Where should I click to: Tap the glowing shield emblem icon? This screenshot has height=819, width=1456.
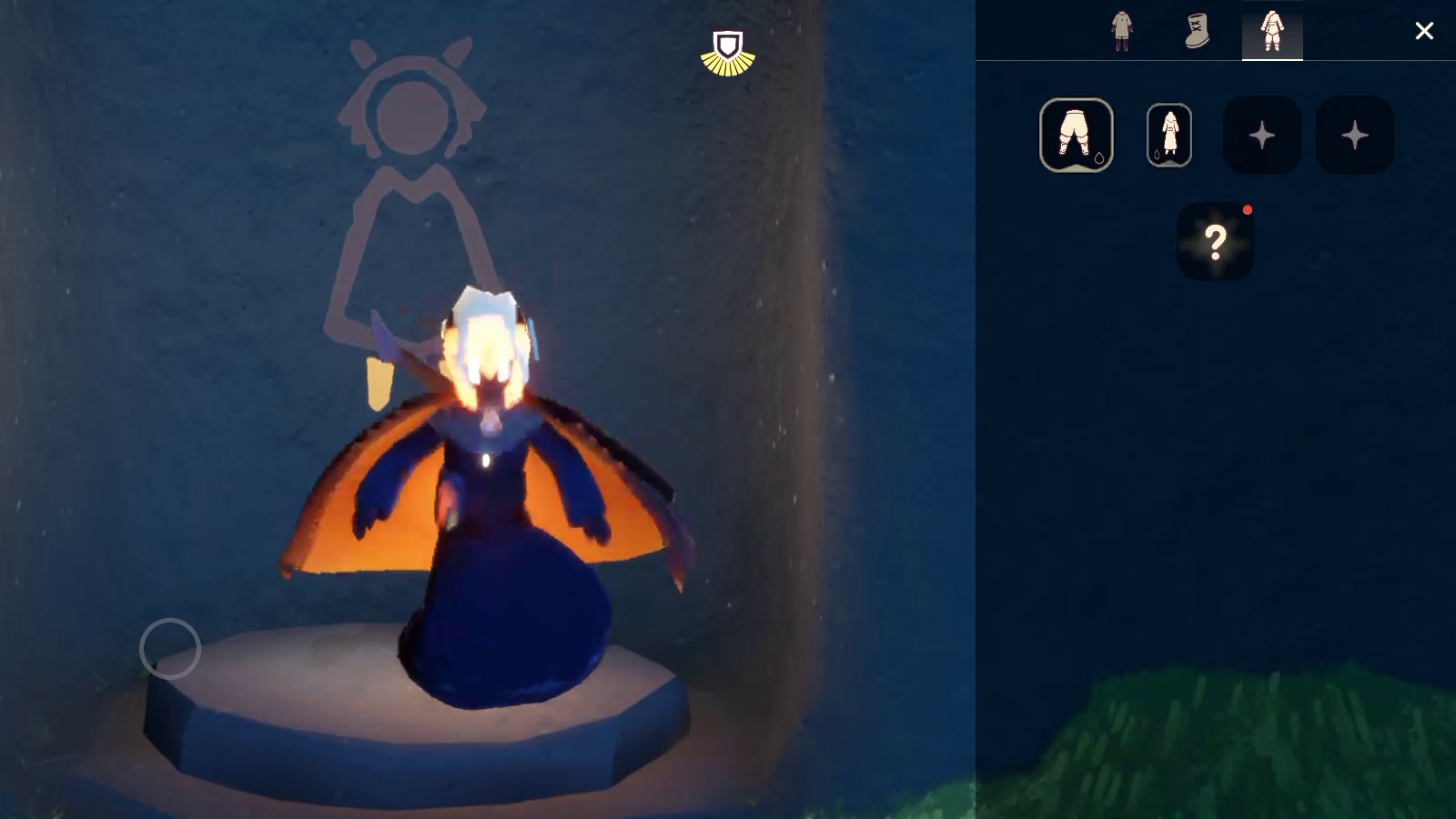pyautogui.click(x=727, y=53)
